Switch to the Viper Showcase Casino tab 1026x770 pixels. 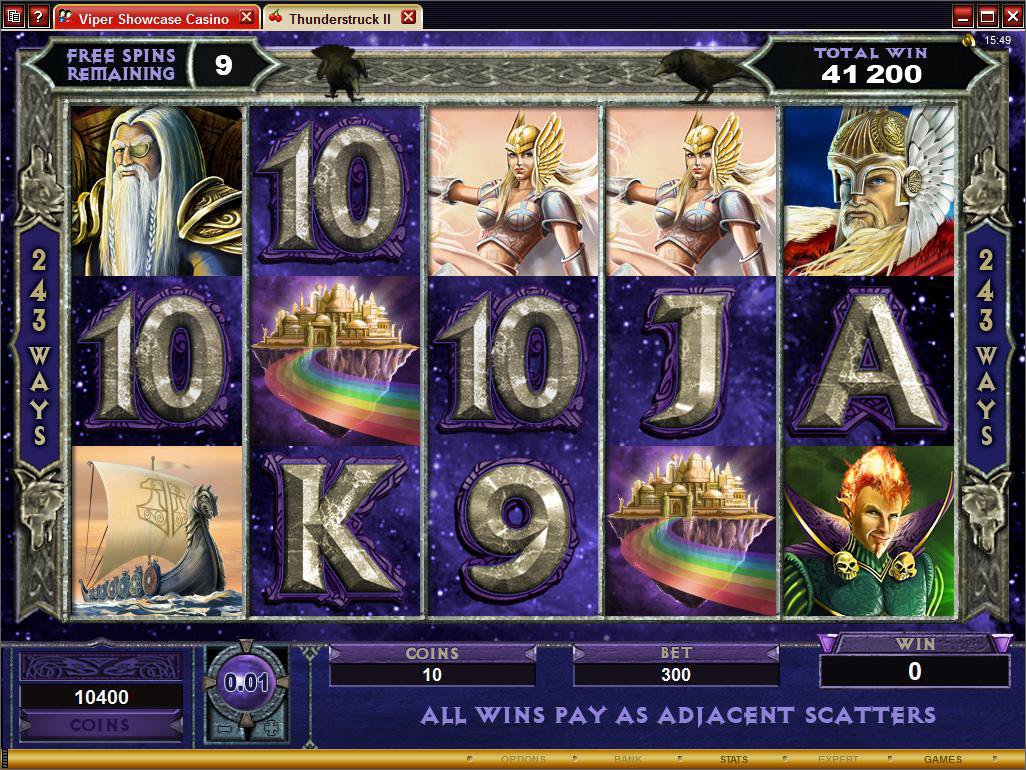point(150,18)
